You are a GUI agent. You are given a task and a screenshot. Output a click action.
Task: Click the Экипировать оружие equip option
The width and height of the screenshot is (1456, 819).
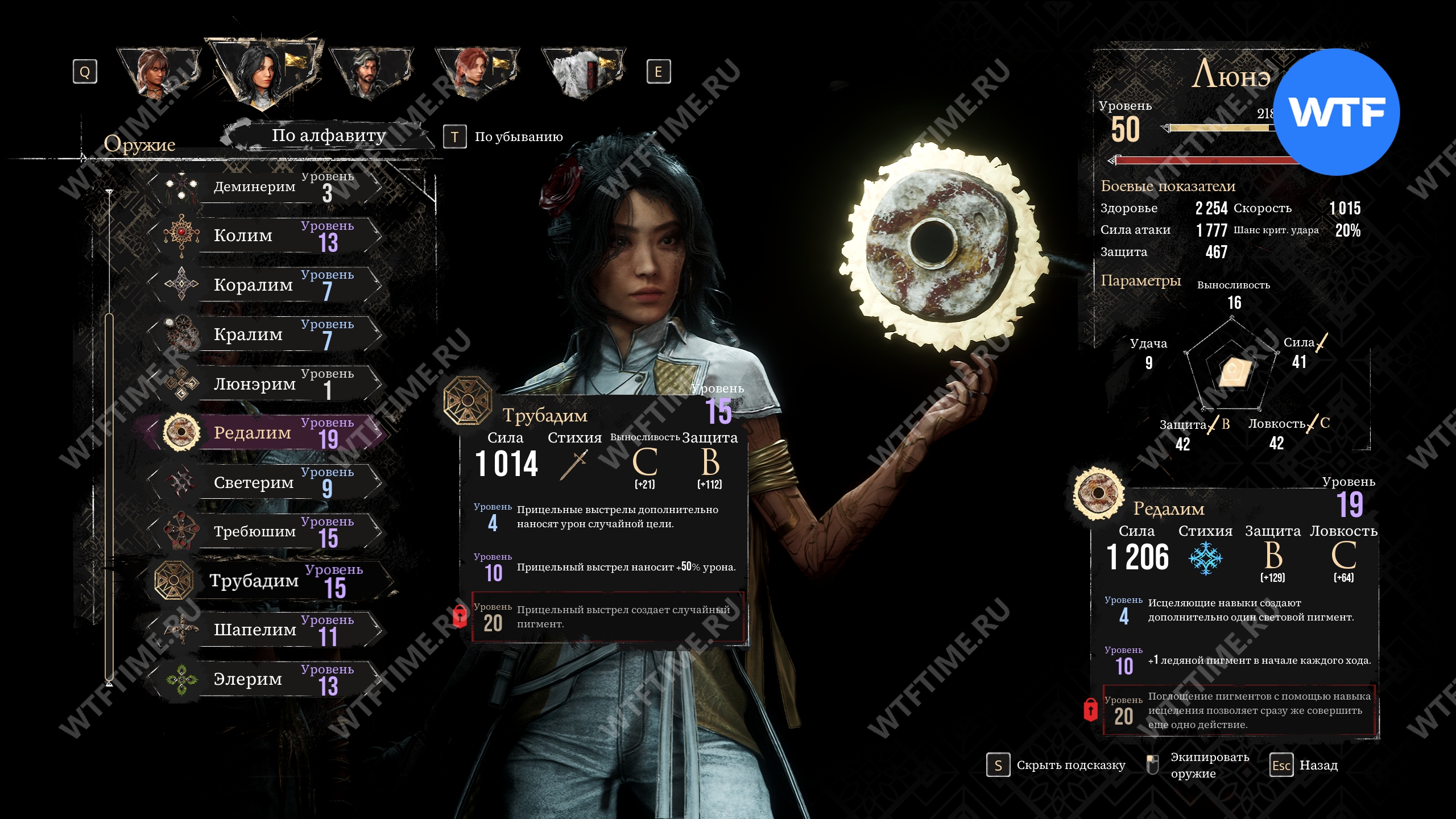click(x=1198, y=766)
